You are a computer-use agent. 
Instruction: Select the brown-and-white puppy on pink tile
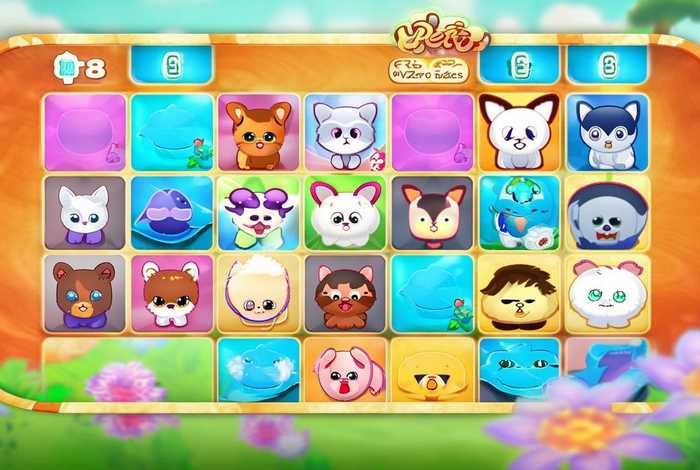(171, 292)
